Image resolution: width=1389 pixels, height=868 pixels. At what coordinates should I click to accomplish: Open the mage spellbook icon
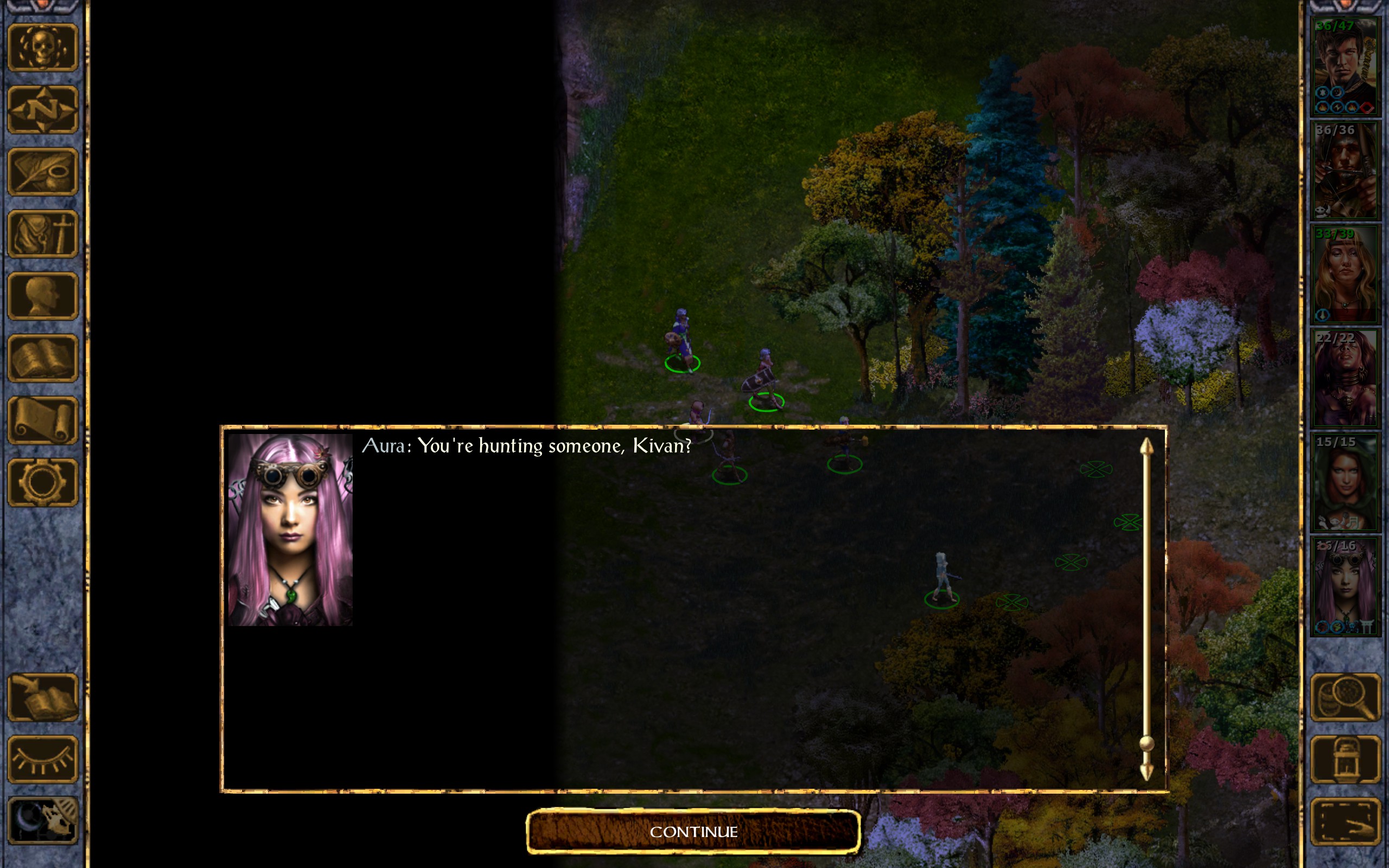(x=42, y=358)
